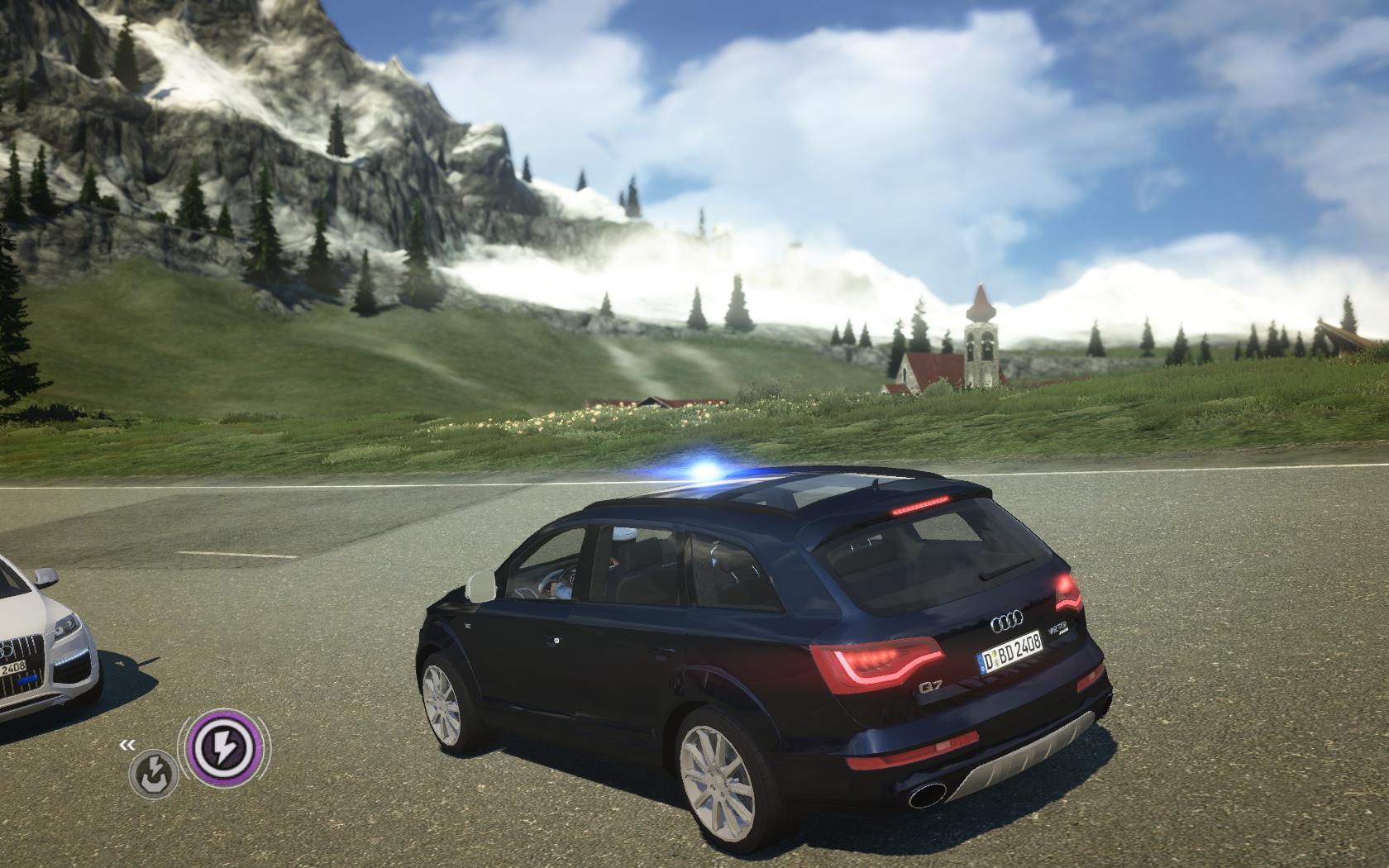Click the double chevron arrow indicator

127,745
